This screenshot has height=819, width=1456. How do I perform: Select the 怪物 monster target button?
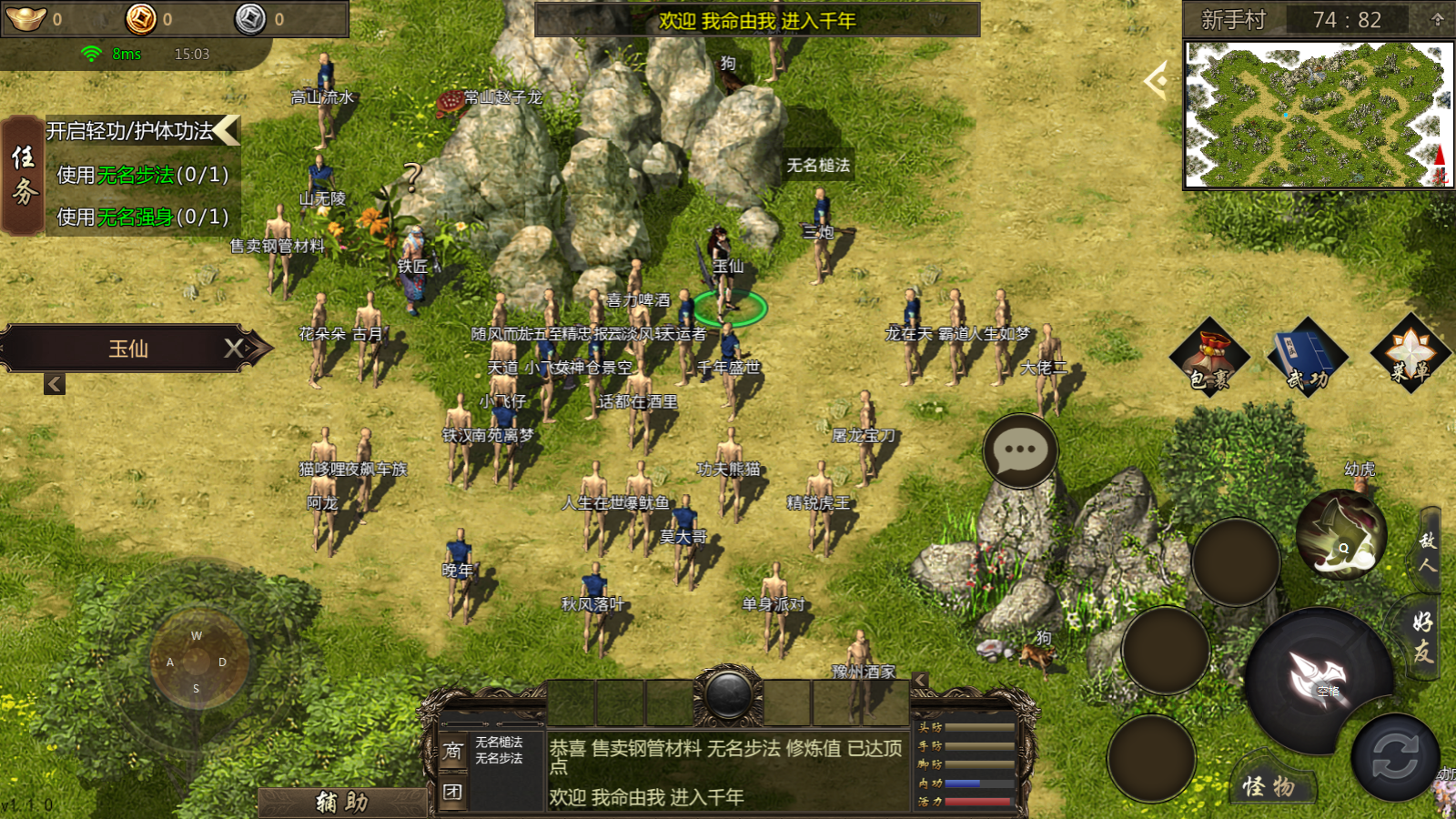(1269, 786)
